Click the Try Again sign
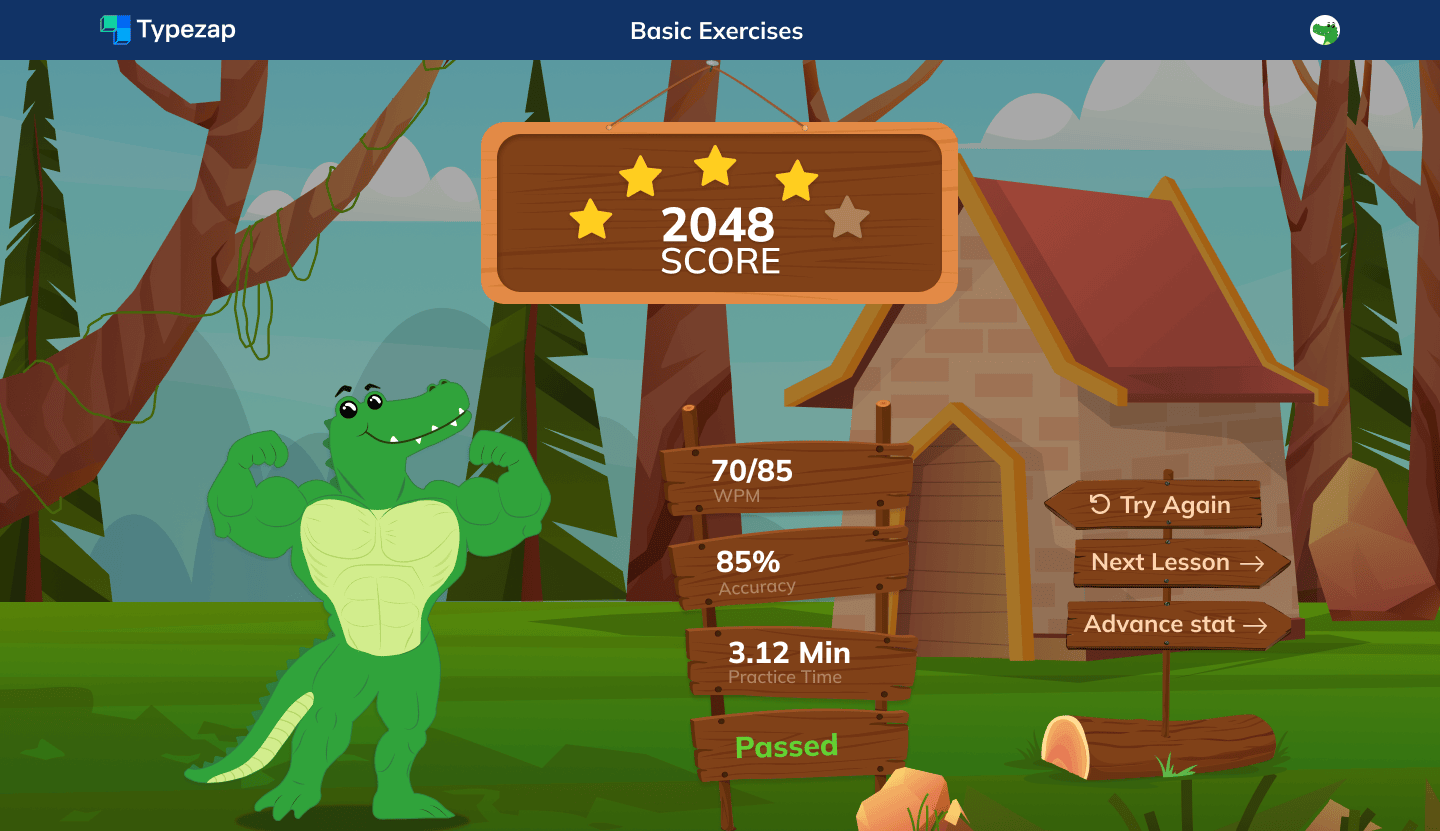Screen dimensions: 1440x831 (x=1159, y=505)
